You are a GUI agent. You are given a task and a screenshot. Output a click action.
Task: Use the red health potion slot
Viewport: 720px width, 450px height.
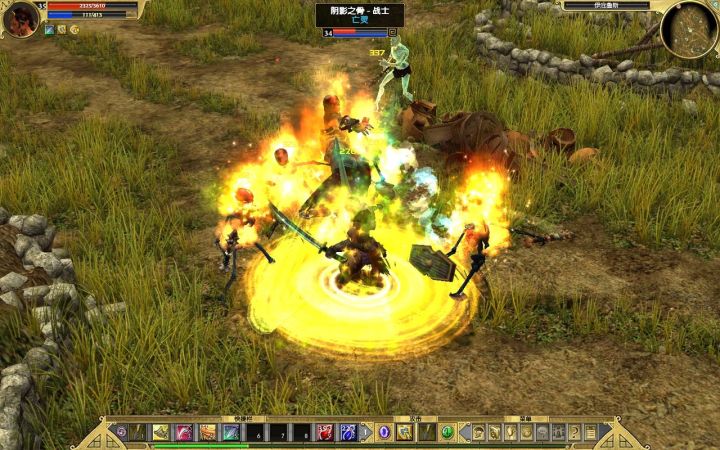pos(325,432)
